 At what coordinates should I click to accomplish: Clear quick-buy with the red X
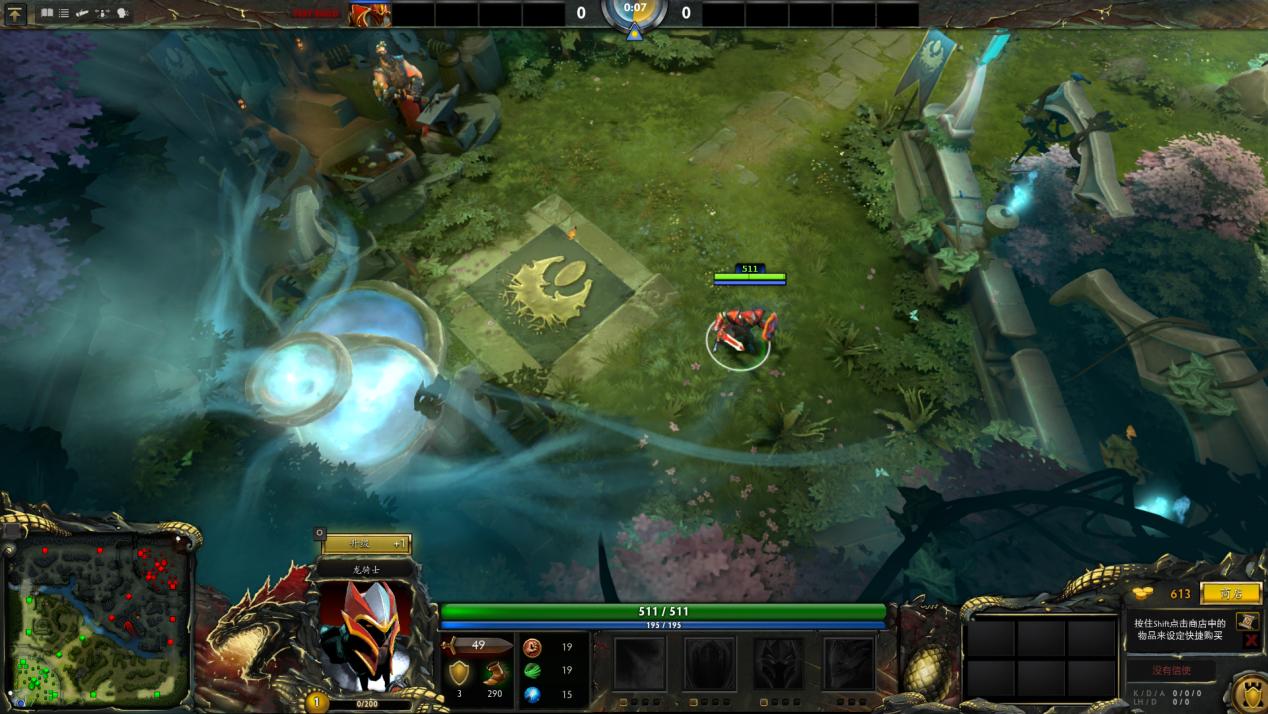coord(1250,640)
